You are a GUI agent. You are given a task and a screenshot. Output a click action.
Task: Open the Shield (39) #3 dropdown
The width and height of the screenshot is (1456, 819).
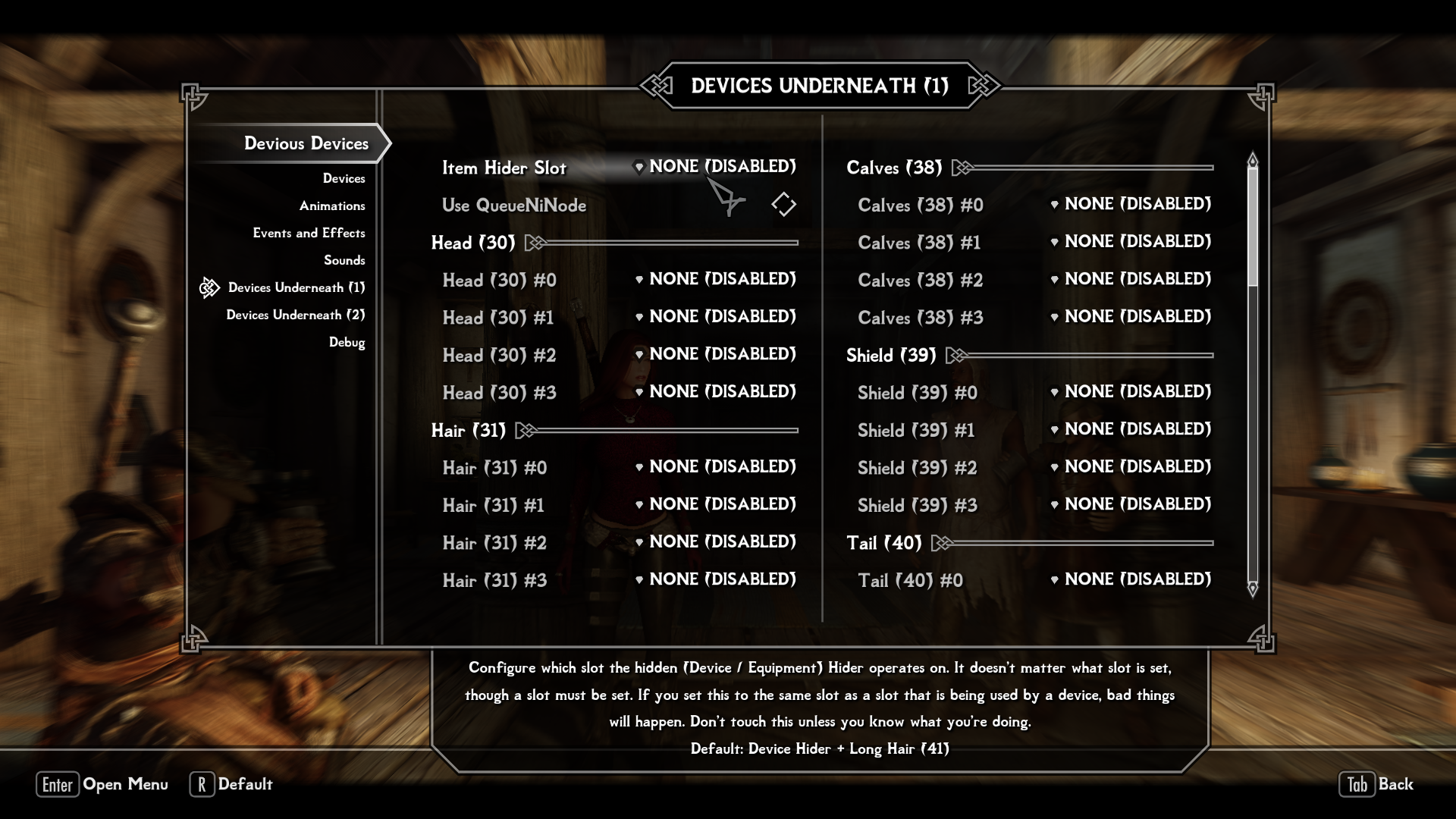[1134, 504]
